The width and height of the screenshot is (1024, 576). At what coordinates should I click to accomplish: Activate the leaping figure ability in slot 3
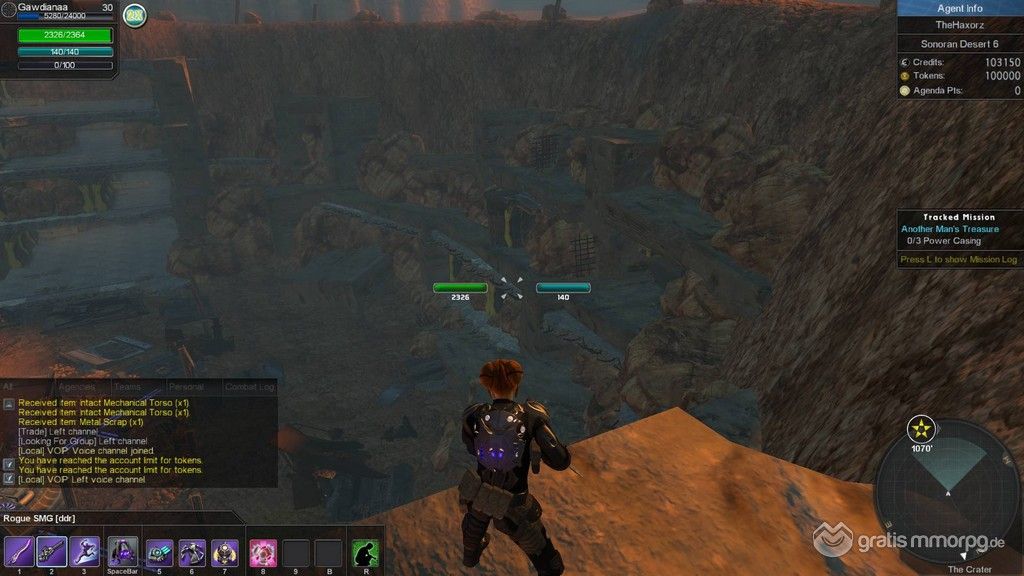[85, 551]
